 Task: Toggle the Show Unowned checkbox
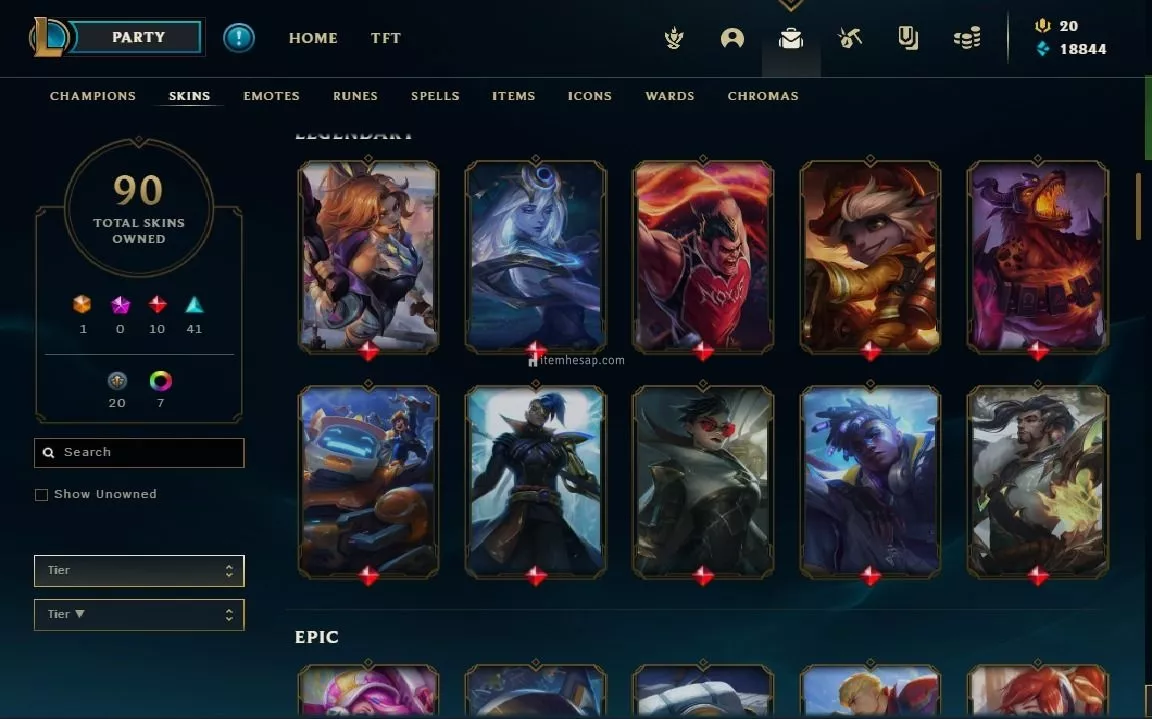coord(42,495)
